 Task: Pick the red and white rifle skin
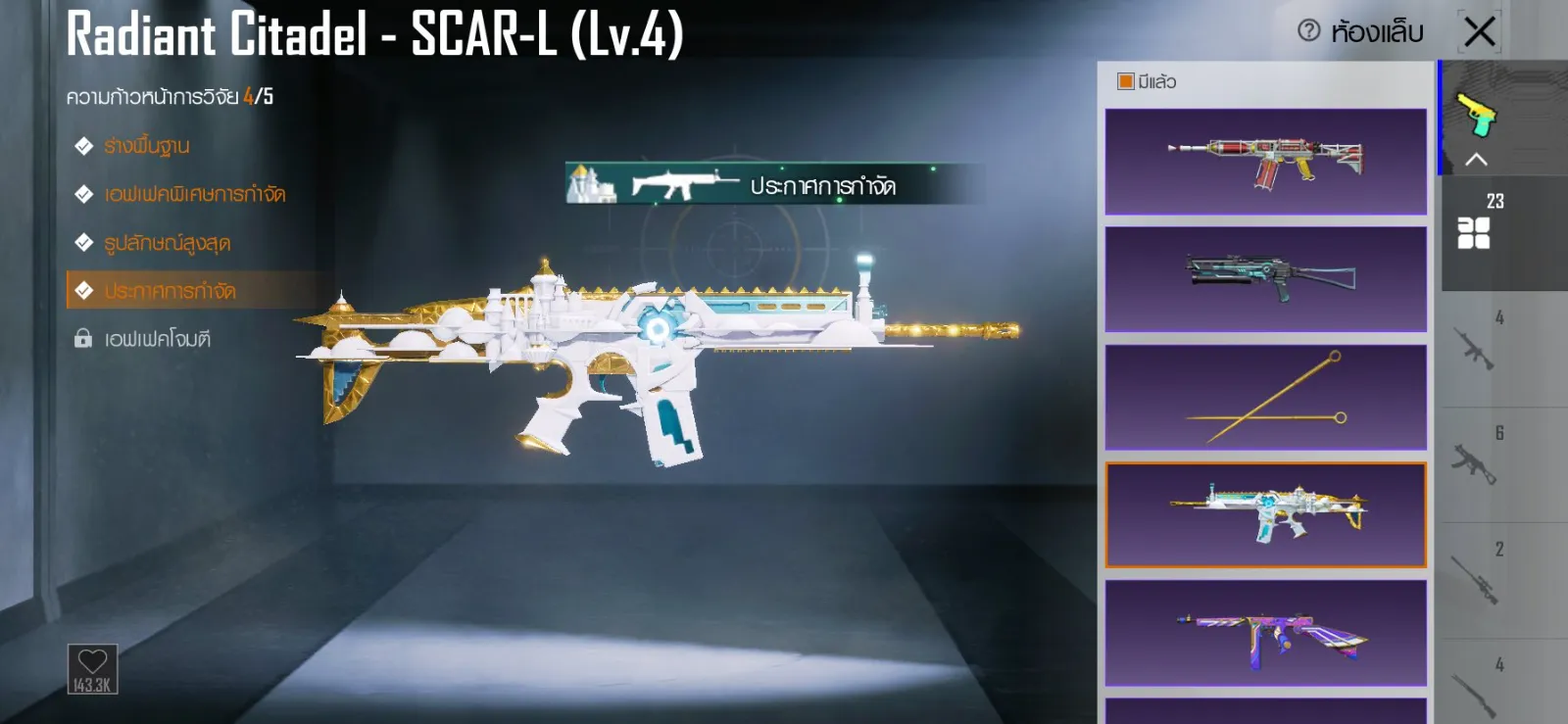[1265, 162]
